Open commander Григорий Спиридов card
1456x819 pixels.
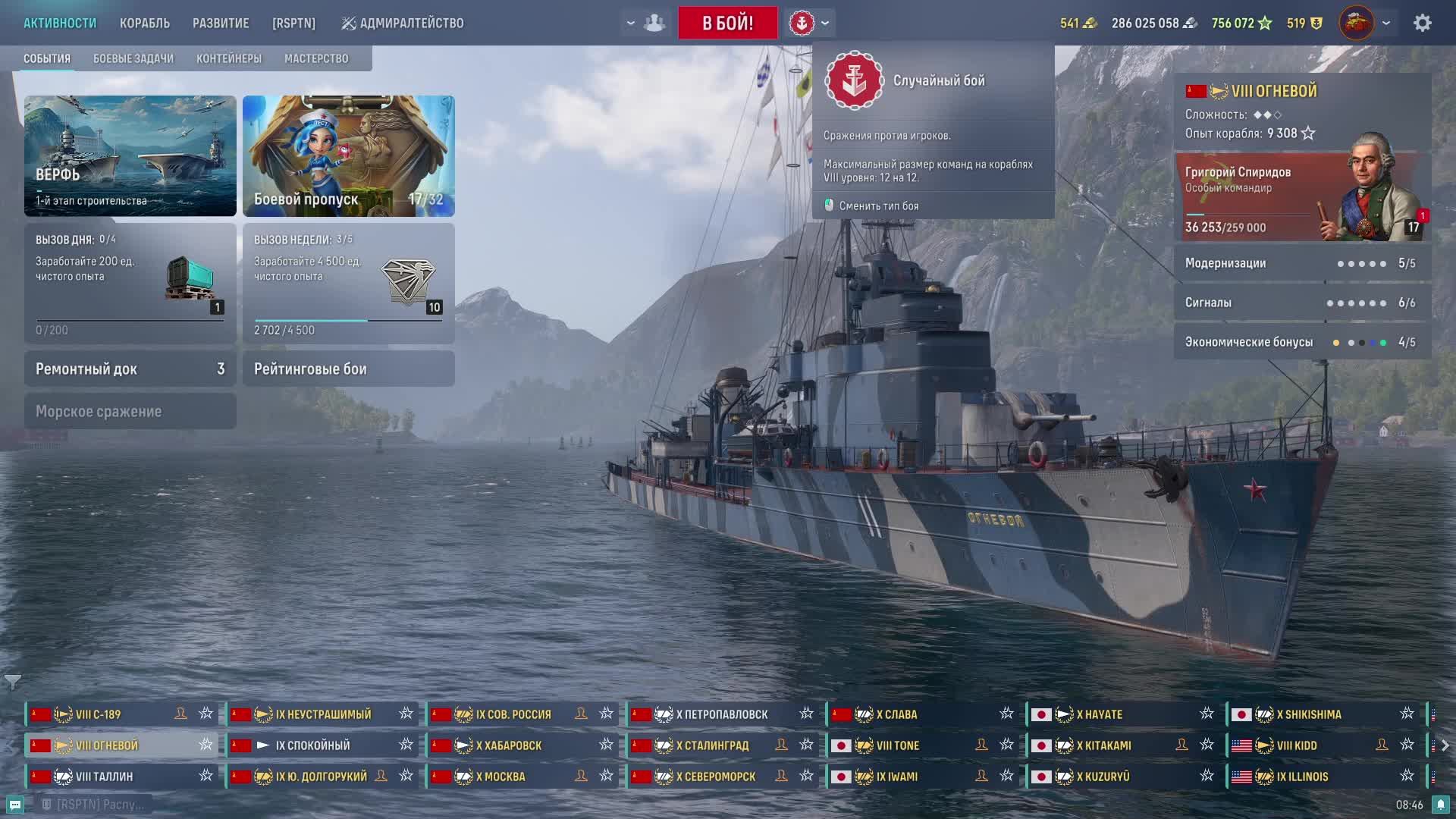pos(1302,197)
